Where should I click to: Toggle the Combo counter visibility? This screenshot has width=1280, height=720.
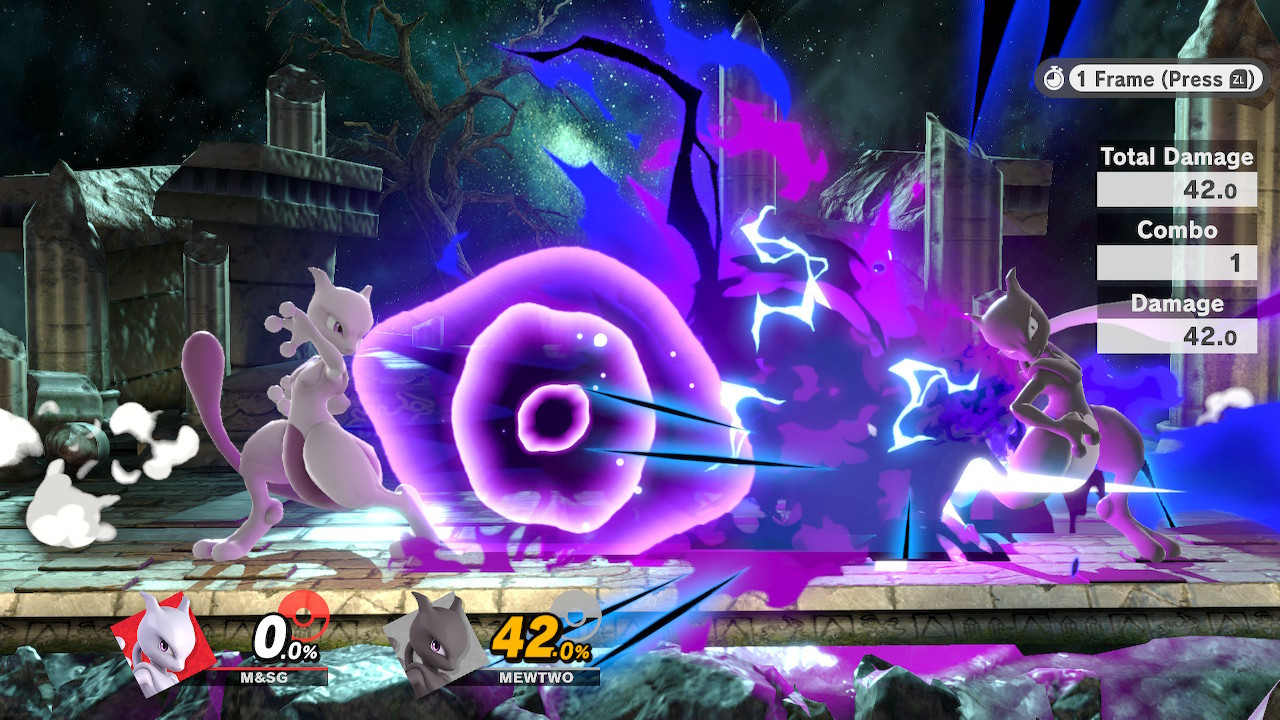coord(1176,230)
